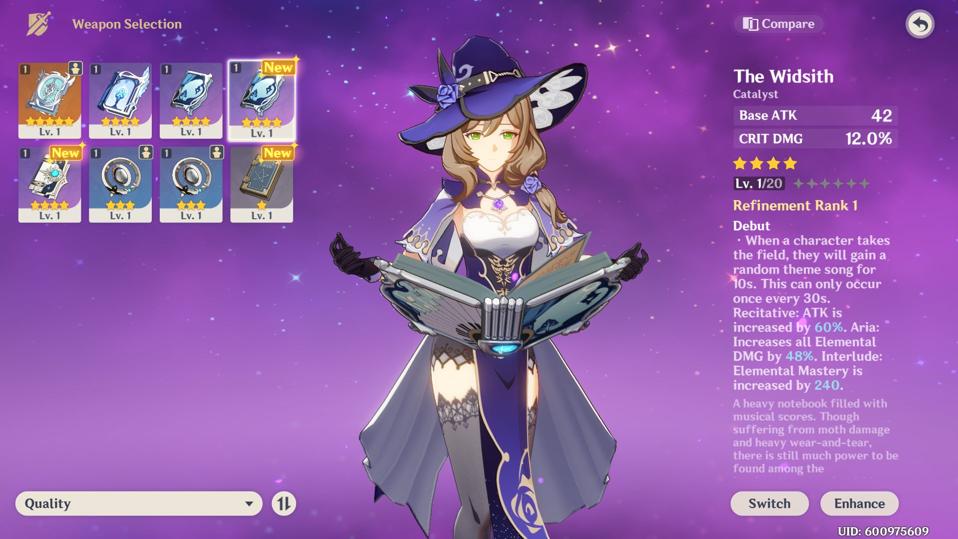The height and width of the screenshot is (539, 958).
Task: Select the five-star orange catalyst card
Action: 49,98
